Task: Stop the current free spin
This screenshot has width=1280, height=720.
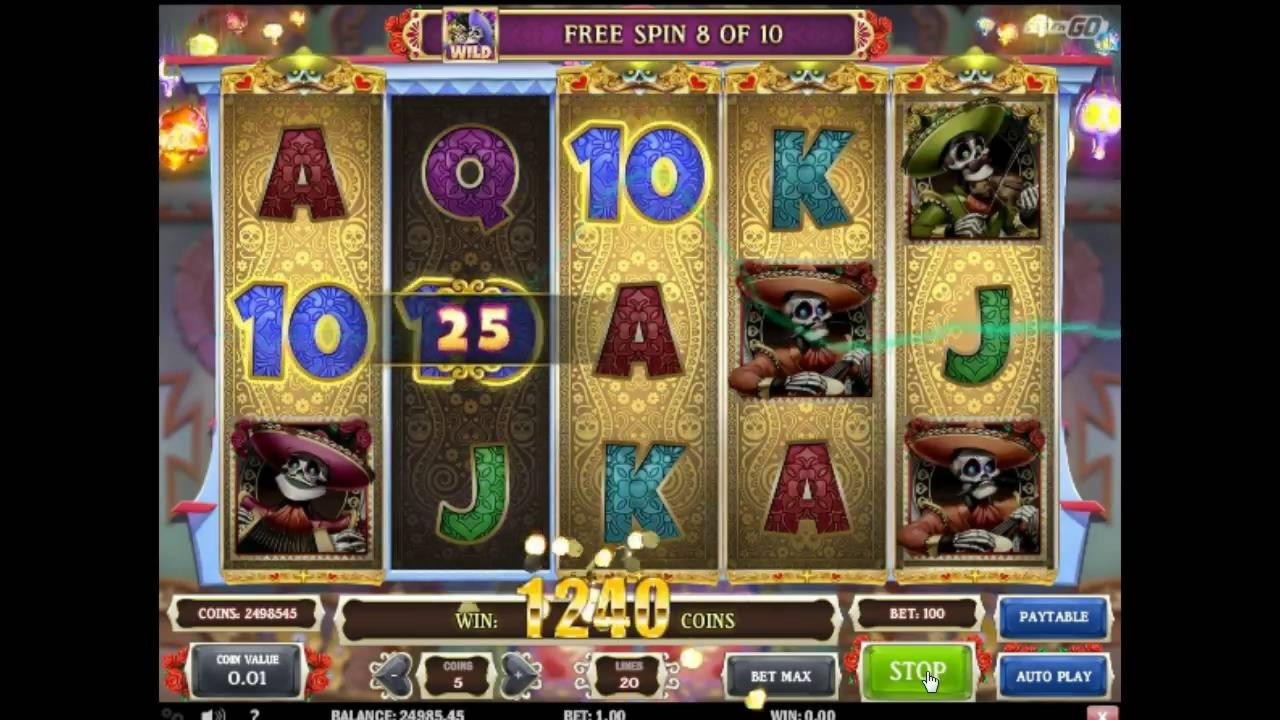Action: (x=916, y=672)
